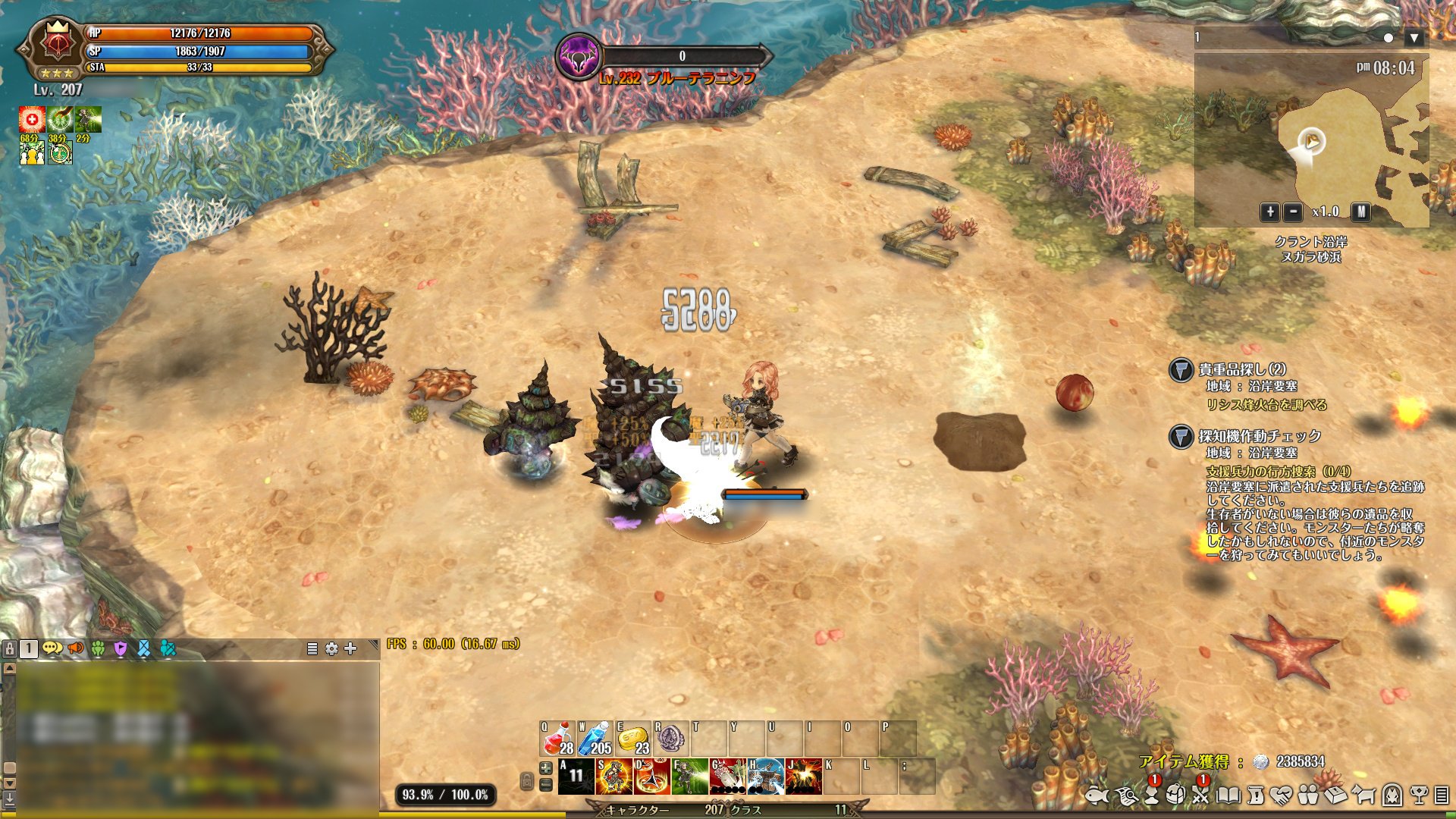Viewport: 1456px width, 819px height.
Task: Click the minimap zoom-out minus button
Action: 1294,212
